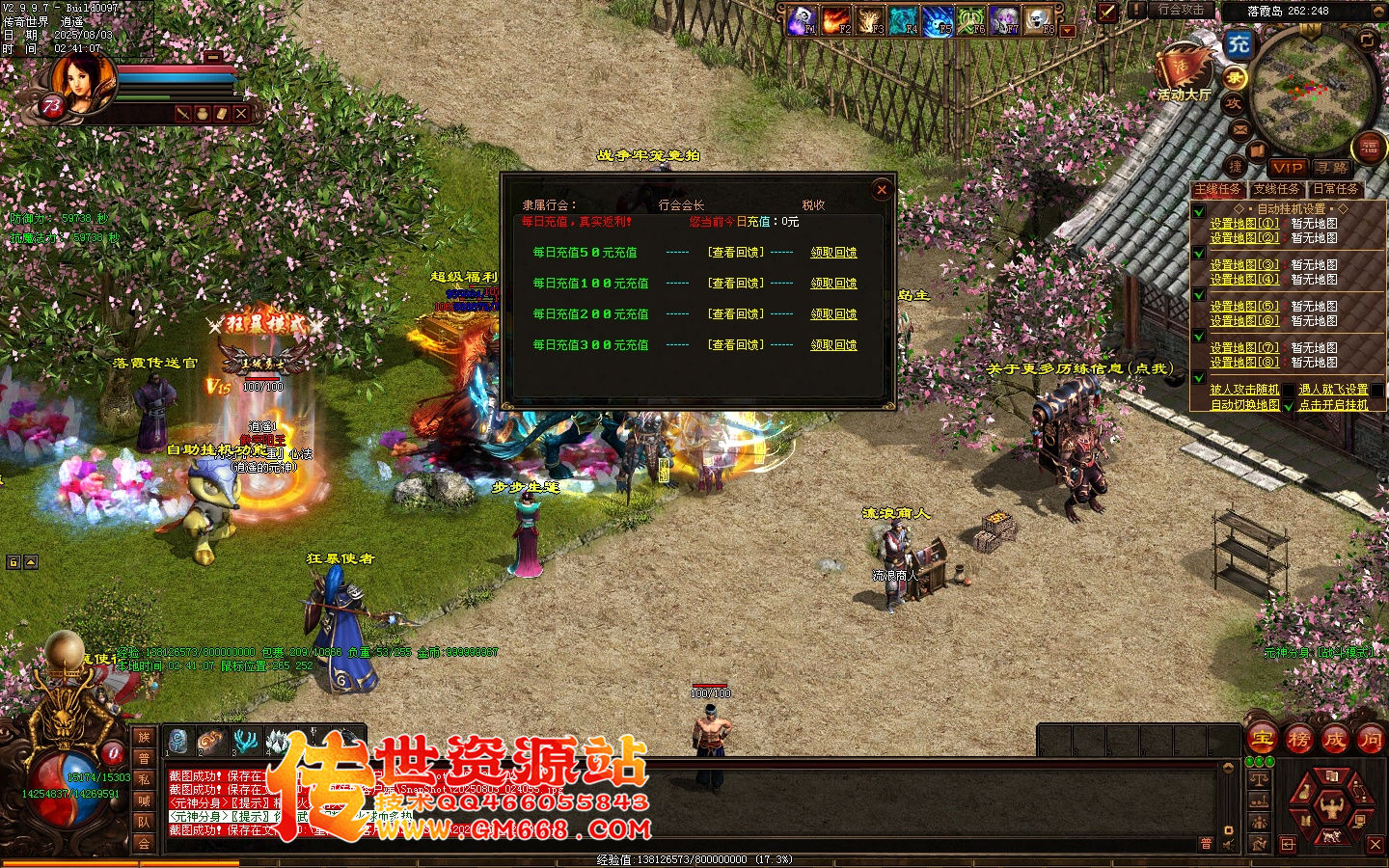The width and height of the screenshot is (1389, 868).
Task: Start auto-farming via 点击开启挂机
Action: point(1333,405)
